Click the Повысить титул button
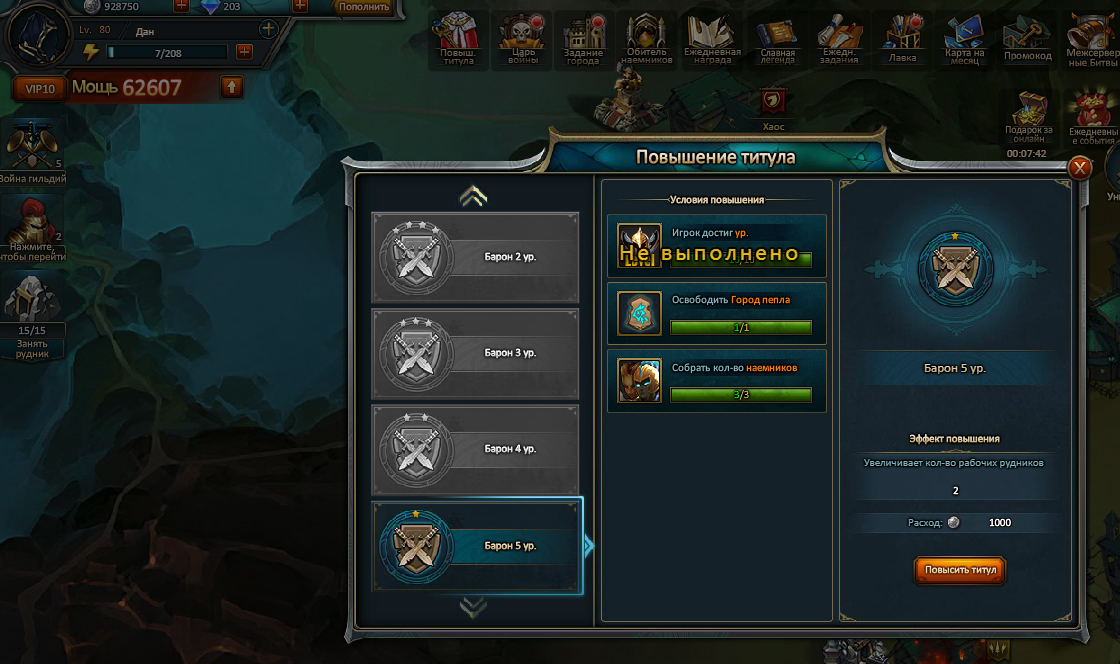 (959, 570)
